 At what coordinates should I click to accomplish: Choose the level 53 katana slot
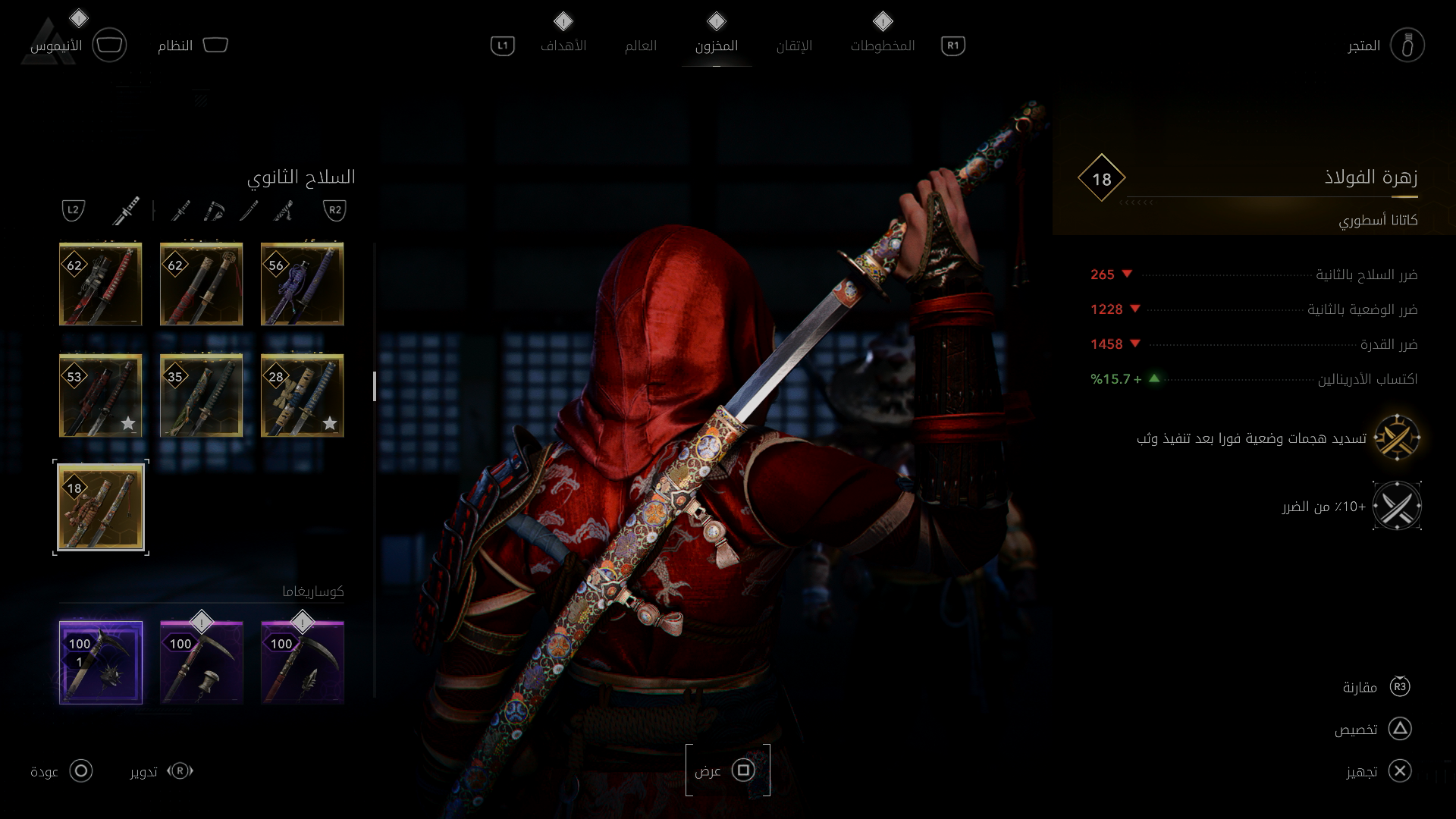tap(101, 395)
